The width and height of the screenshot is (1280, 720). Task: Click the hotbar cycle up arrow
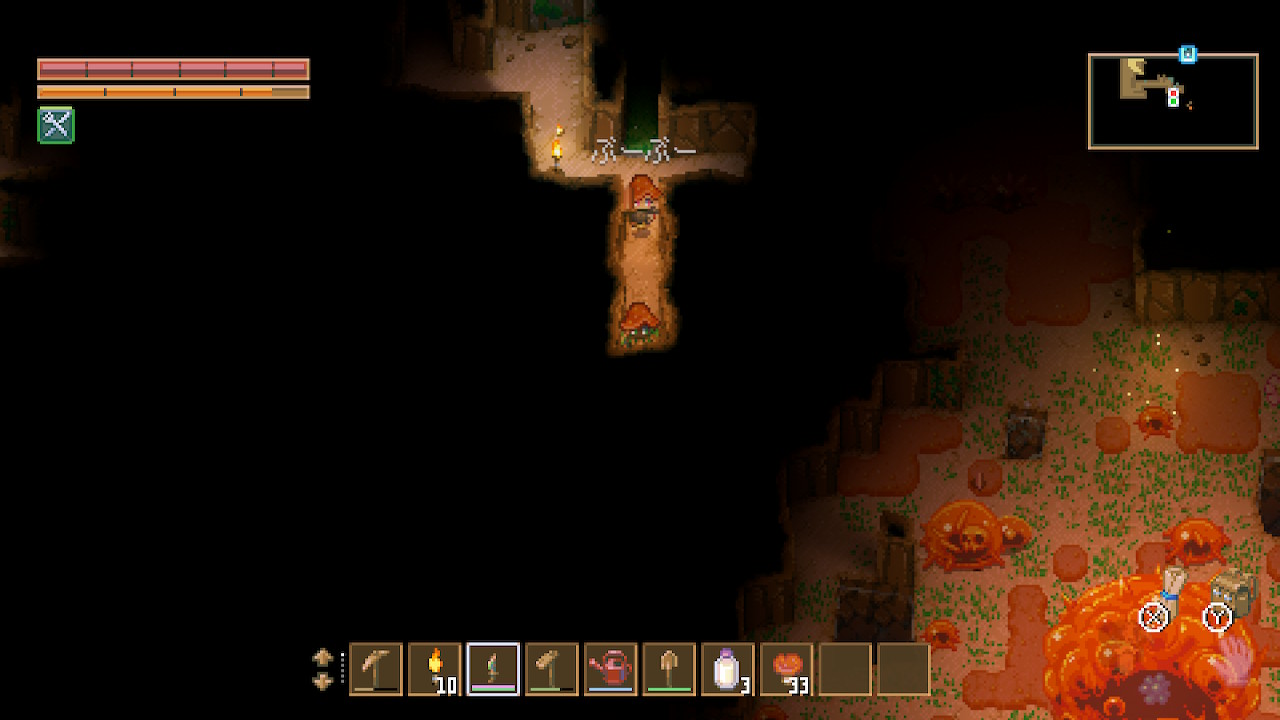click(x=323, y=658)
